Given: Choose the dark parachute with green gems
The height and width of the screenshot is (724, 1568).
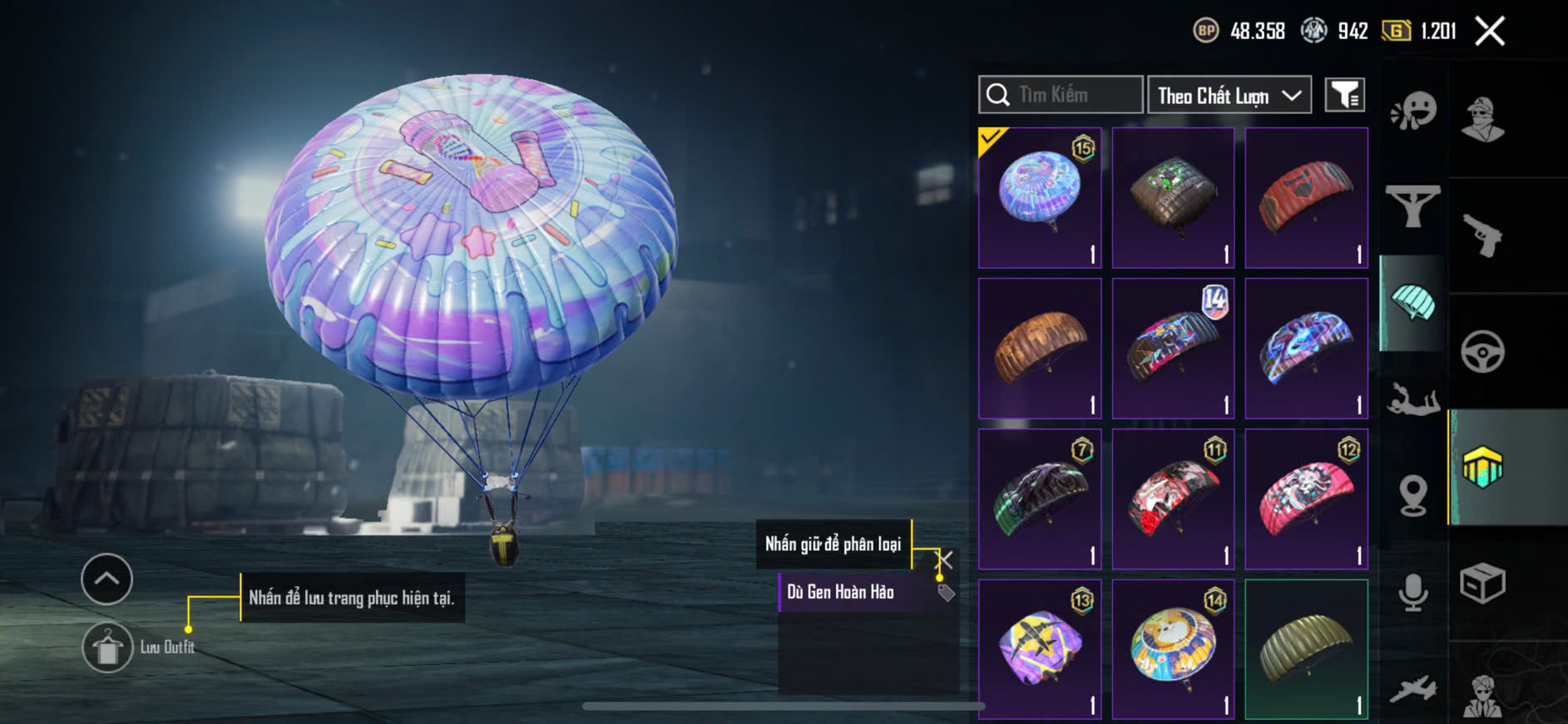Looking at the screenshot, I should pyautogui.click(x=1173, y=197).
